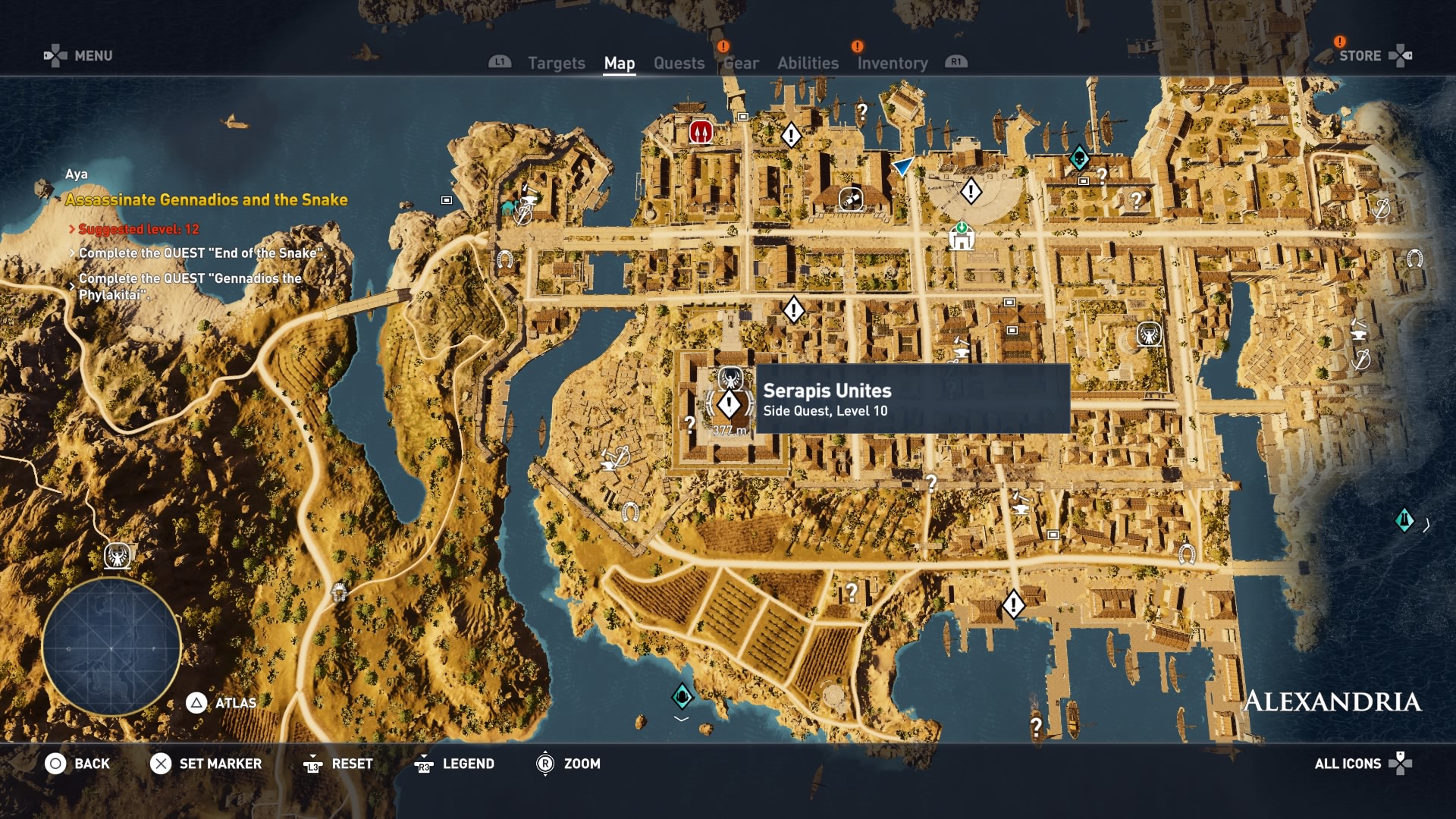Select the Serapis Unites quest marker
The height and width of the screenshot is (819, 1456).
tap(729, 404)
